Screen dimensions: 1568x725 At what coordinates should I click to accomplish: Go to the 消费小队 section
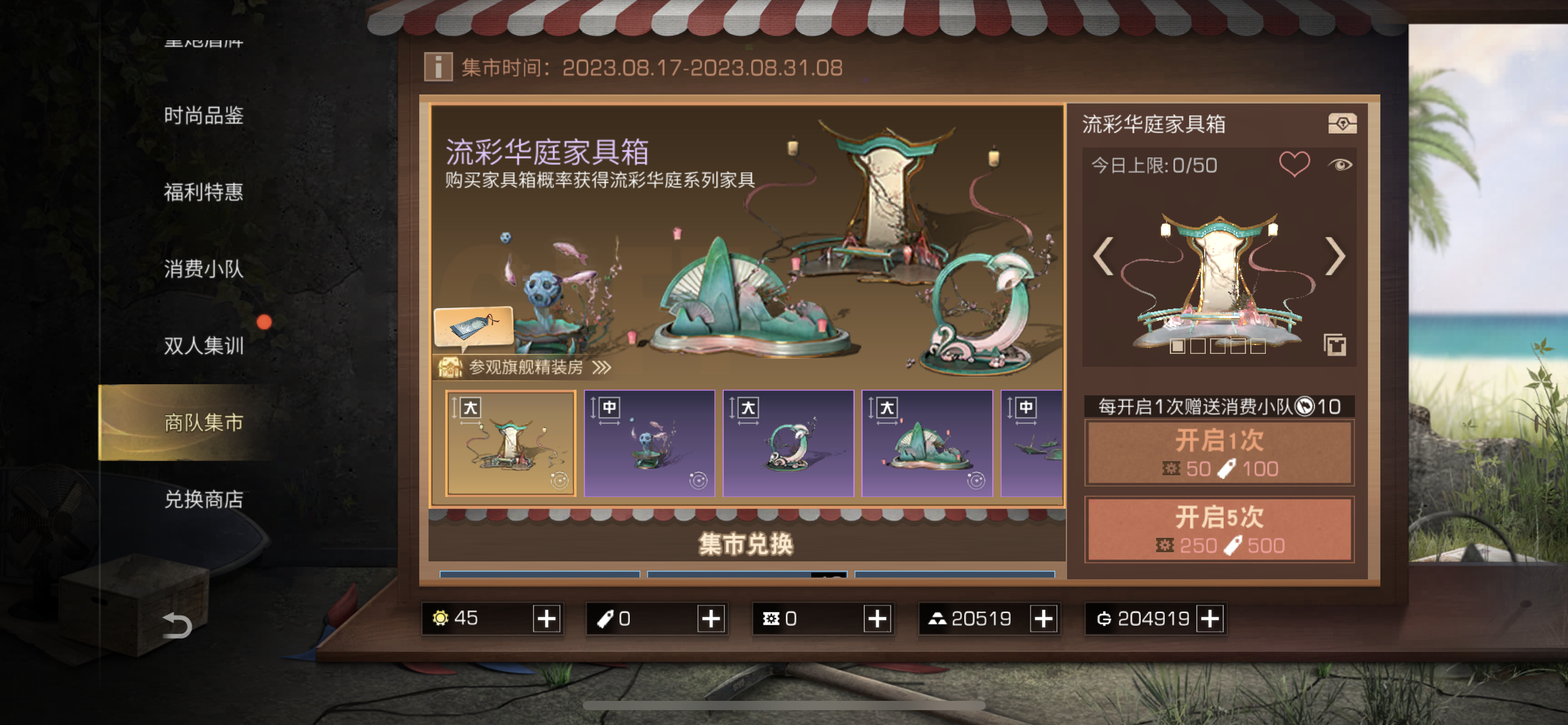tap(203, 269)
